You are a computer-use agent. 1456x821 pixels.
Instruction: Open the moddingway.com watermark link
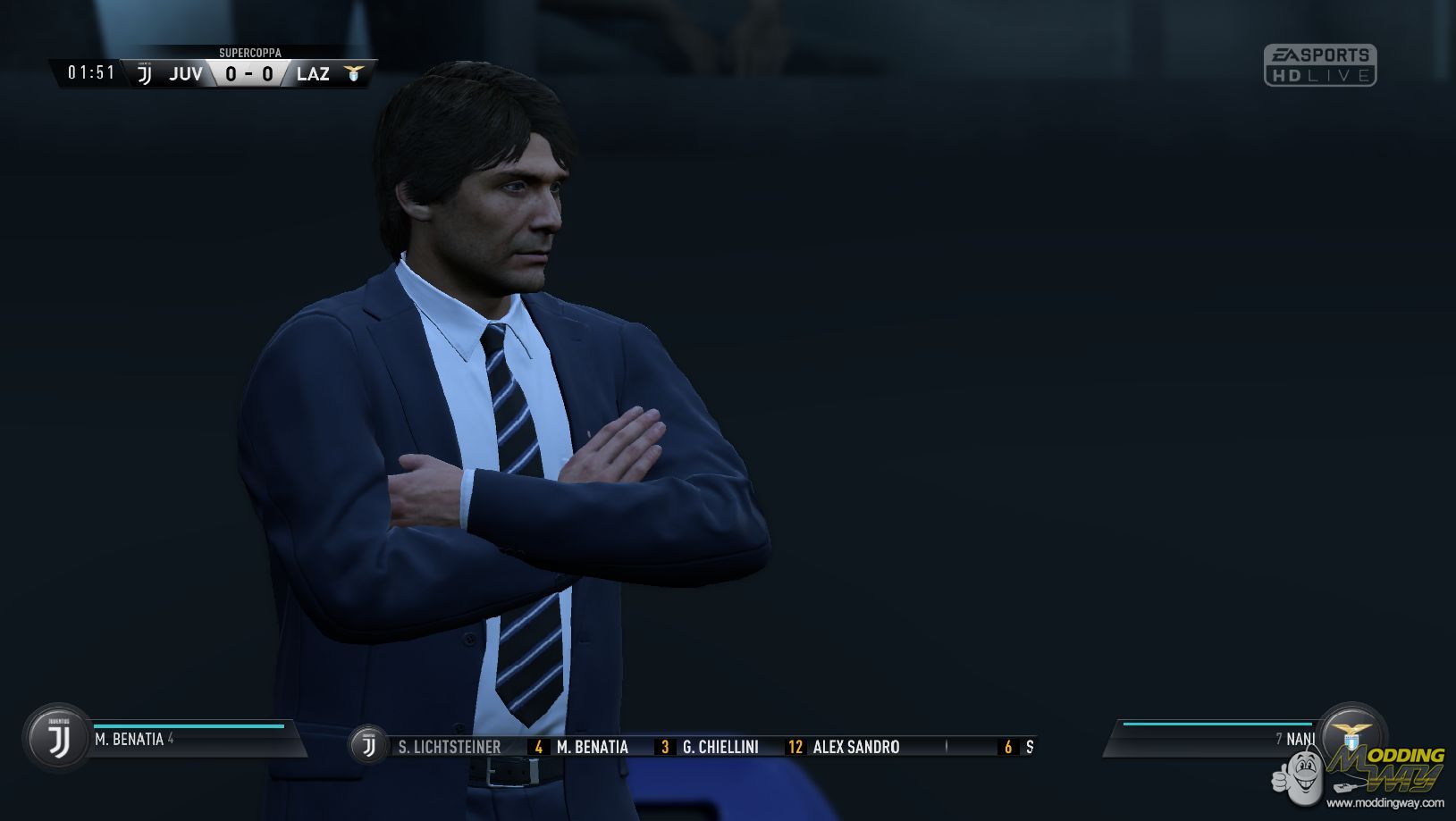tap(1384, 802)
